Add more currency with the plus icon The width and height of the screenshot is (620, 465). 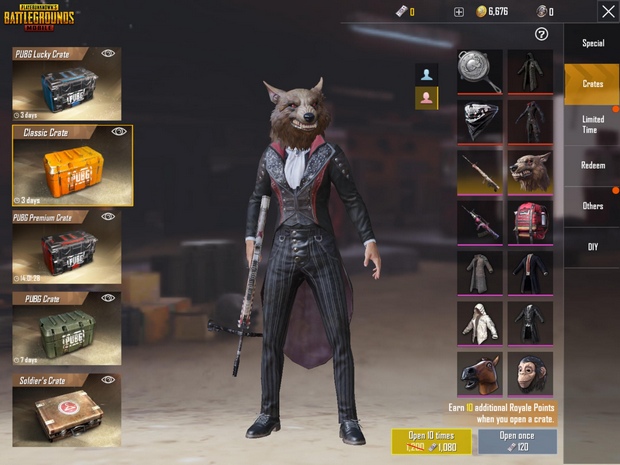459,12
